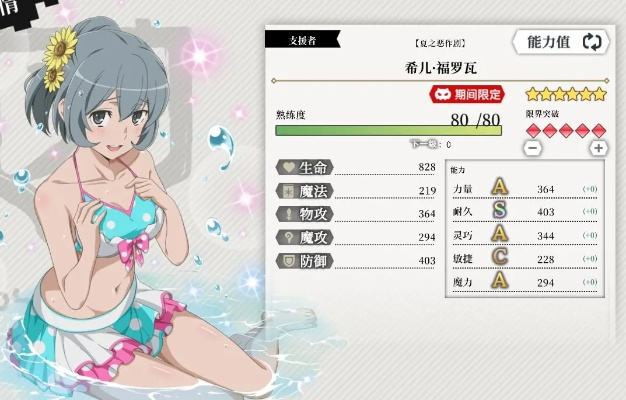
Task: Increase limit break with the plus button
Action: pyautogui.click(x=598, y=148)
